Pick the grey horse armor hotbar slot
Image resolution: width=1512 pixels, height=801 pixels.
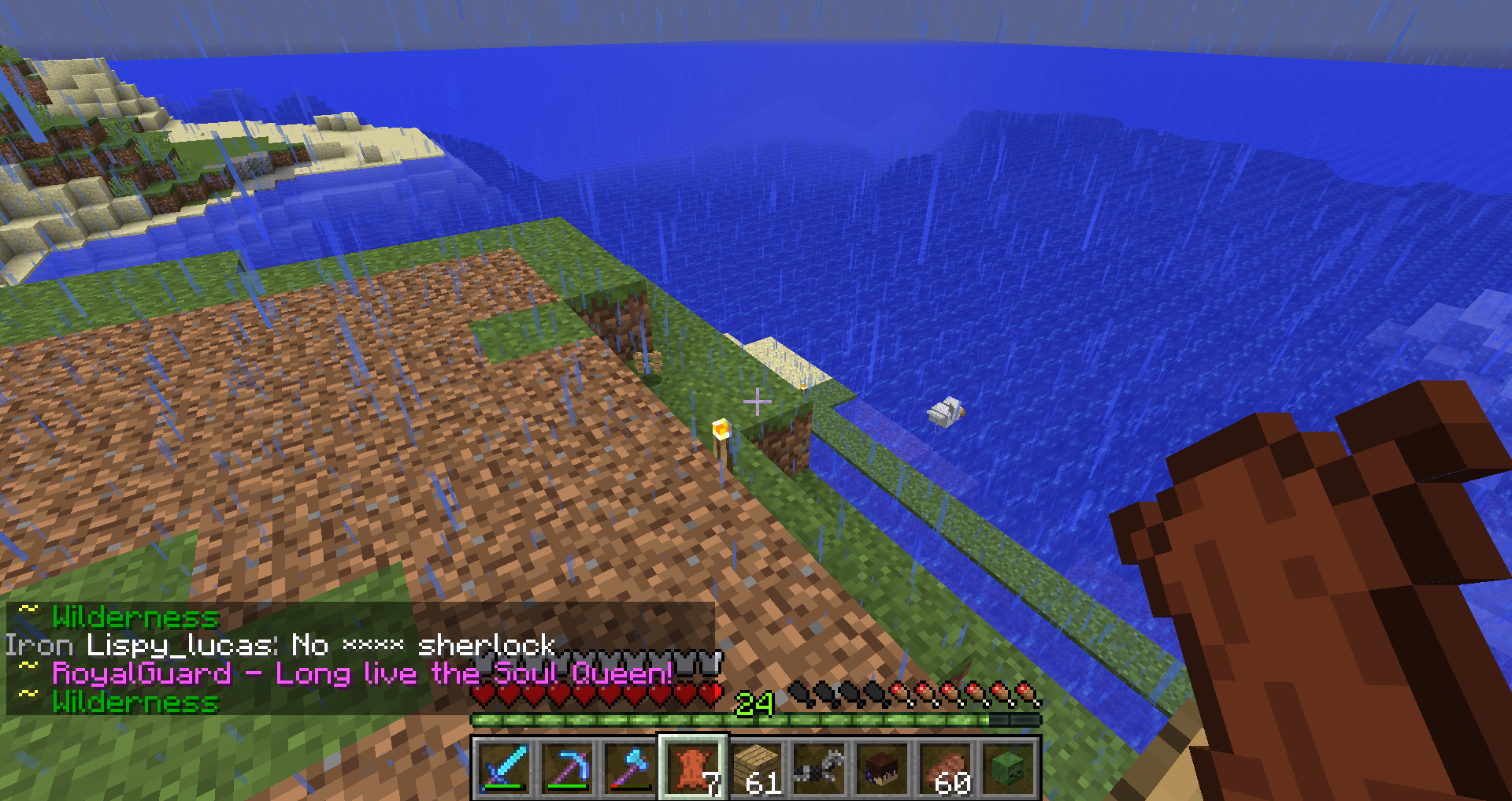click(819, 768)
